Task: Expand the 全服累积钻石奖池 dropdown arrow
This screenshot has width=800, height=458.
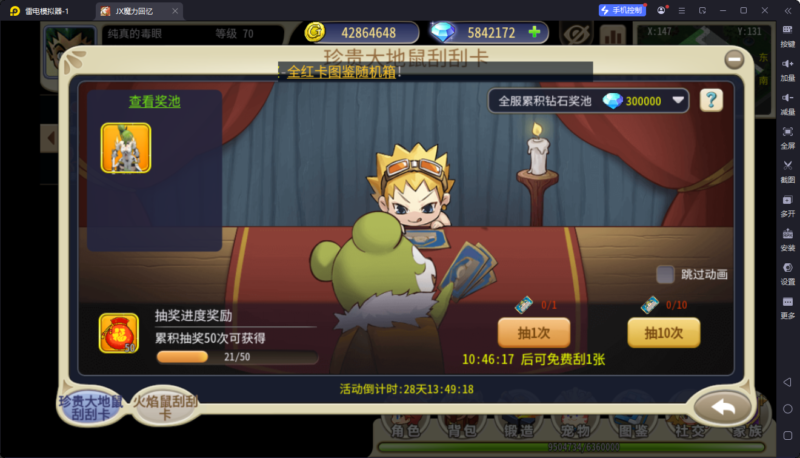Action: coord(679,100)
